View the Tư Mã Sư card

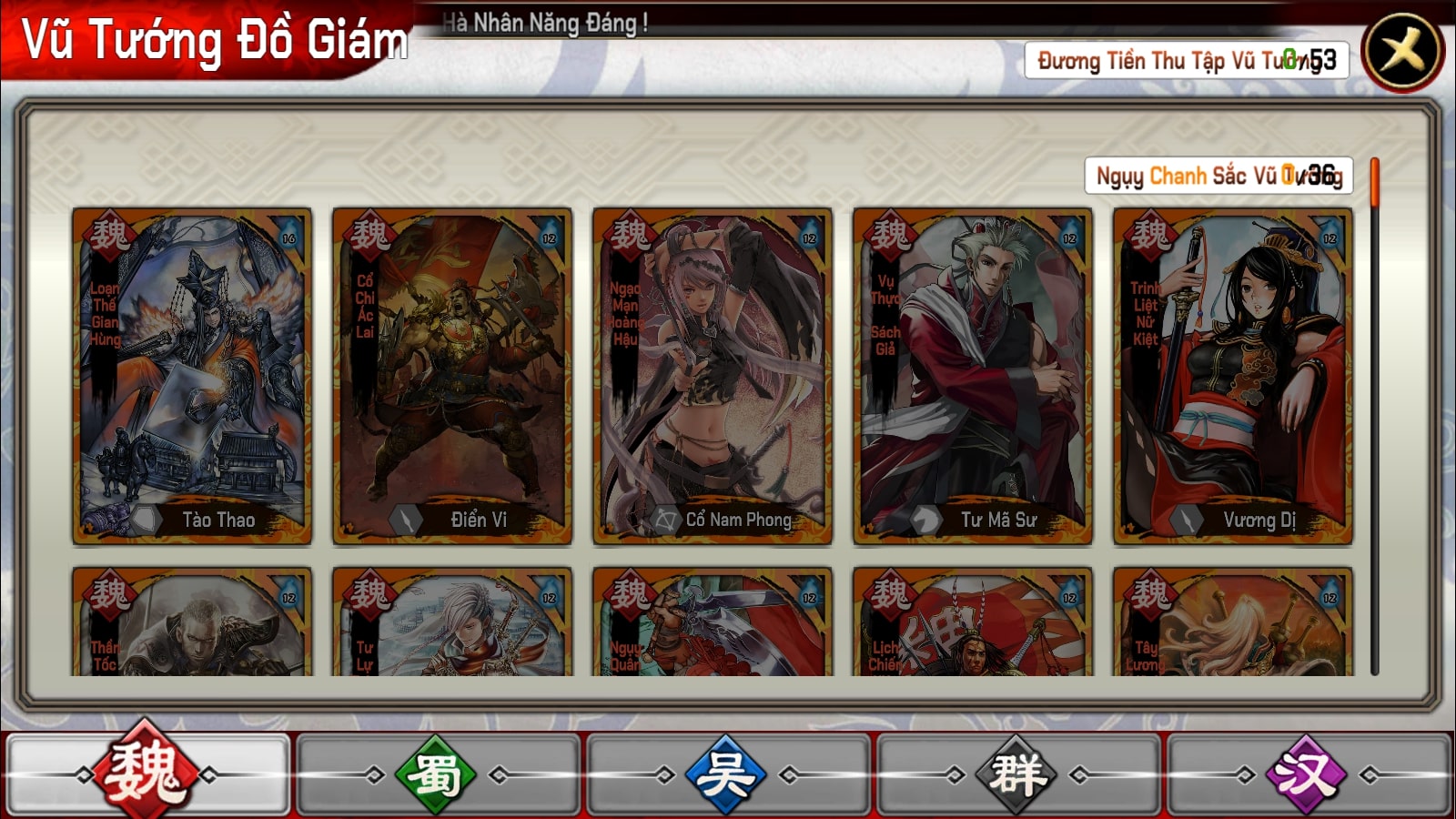973,376
